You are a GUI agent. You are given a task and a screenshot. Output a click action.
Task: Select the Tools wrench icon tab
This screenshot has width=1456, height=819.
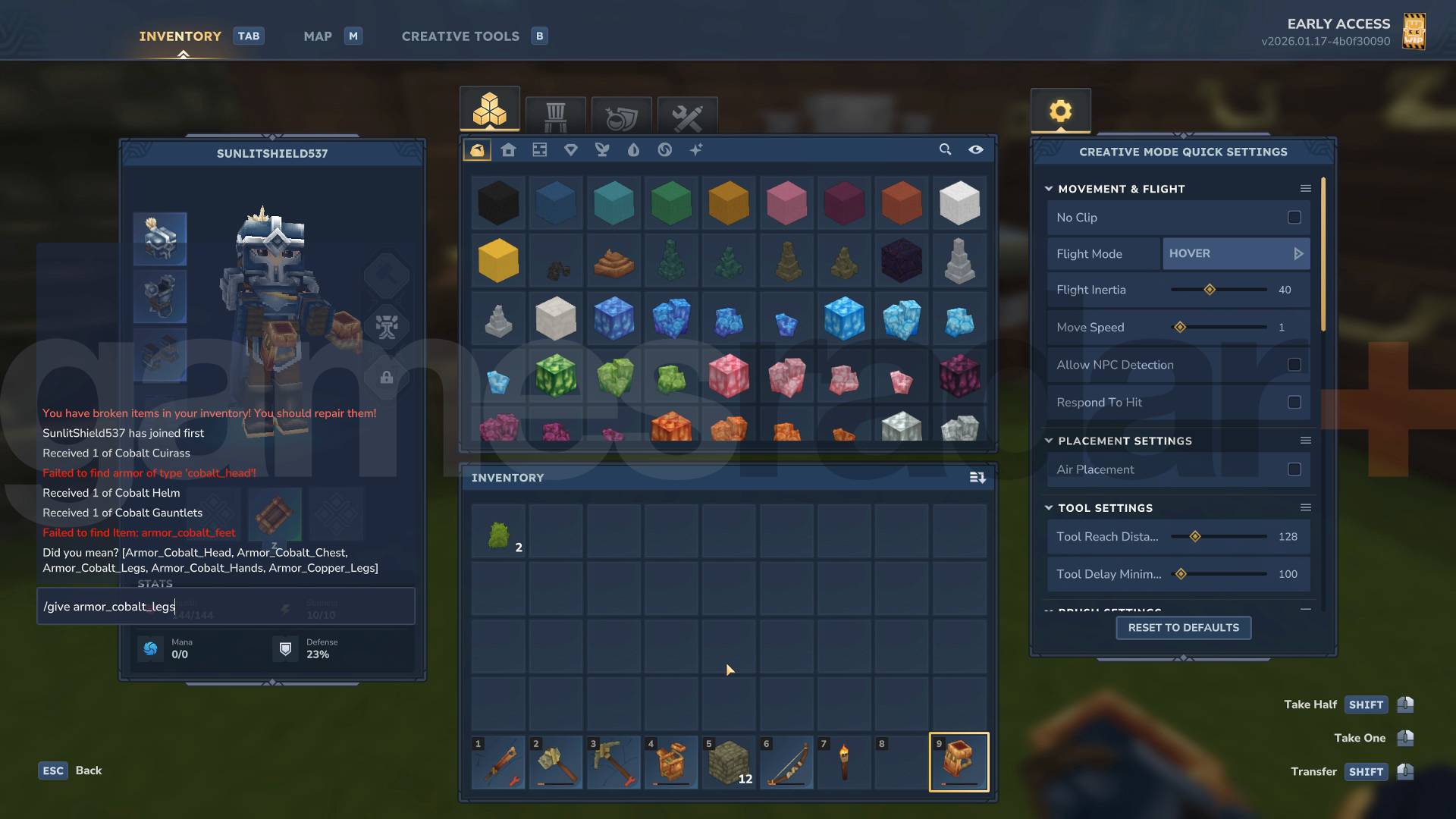(687, 115)
